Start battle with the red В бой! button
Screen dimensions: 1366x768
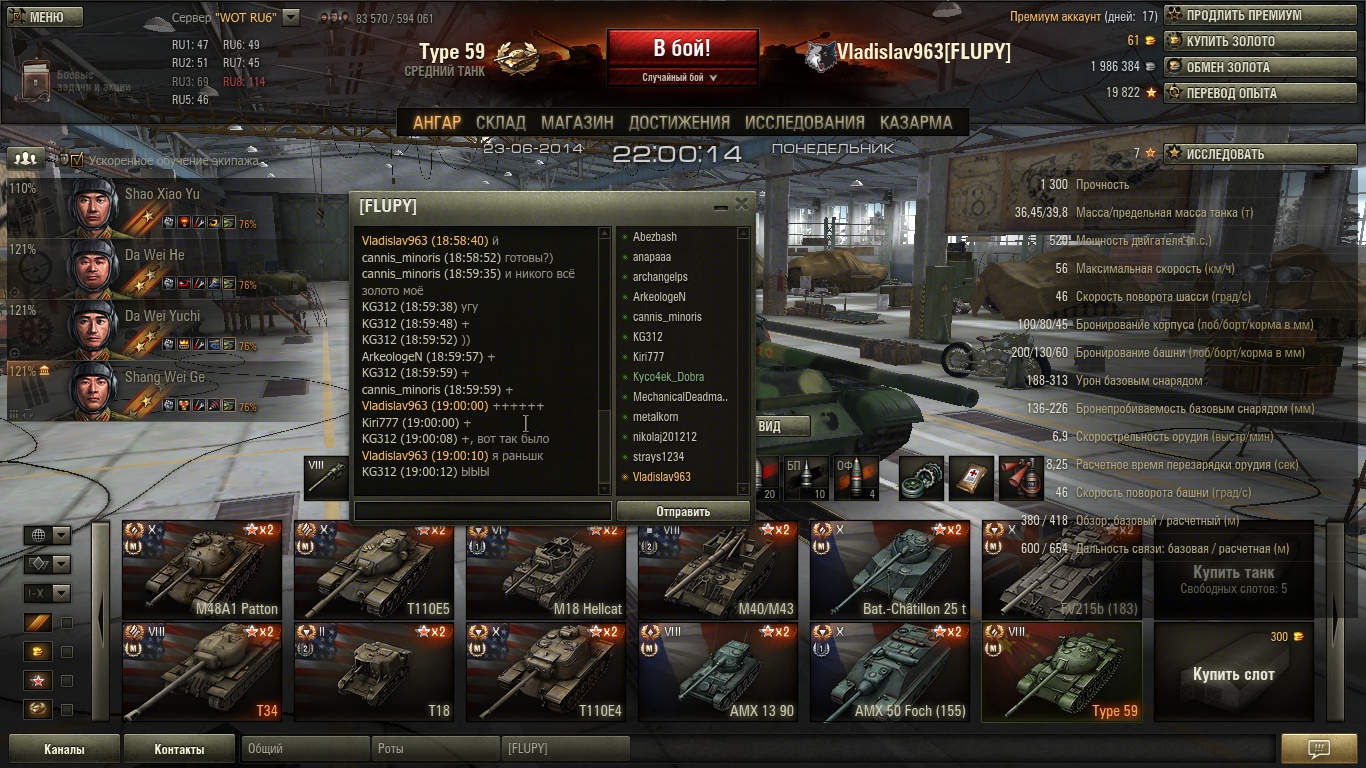pyautogui.click(x=682, y=49)
